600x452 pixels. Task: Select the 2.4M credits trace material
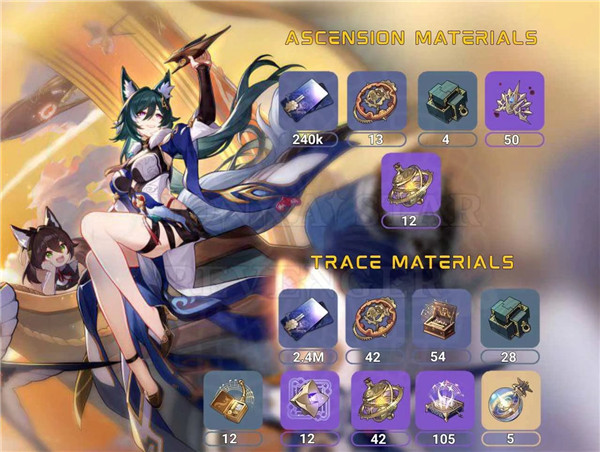point(308,318)
